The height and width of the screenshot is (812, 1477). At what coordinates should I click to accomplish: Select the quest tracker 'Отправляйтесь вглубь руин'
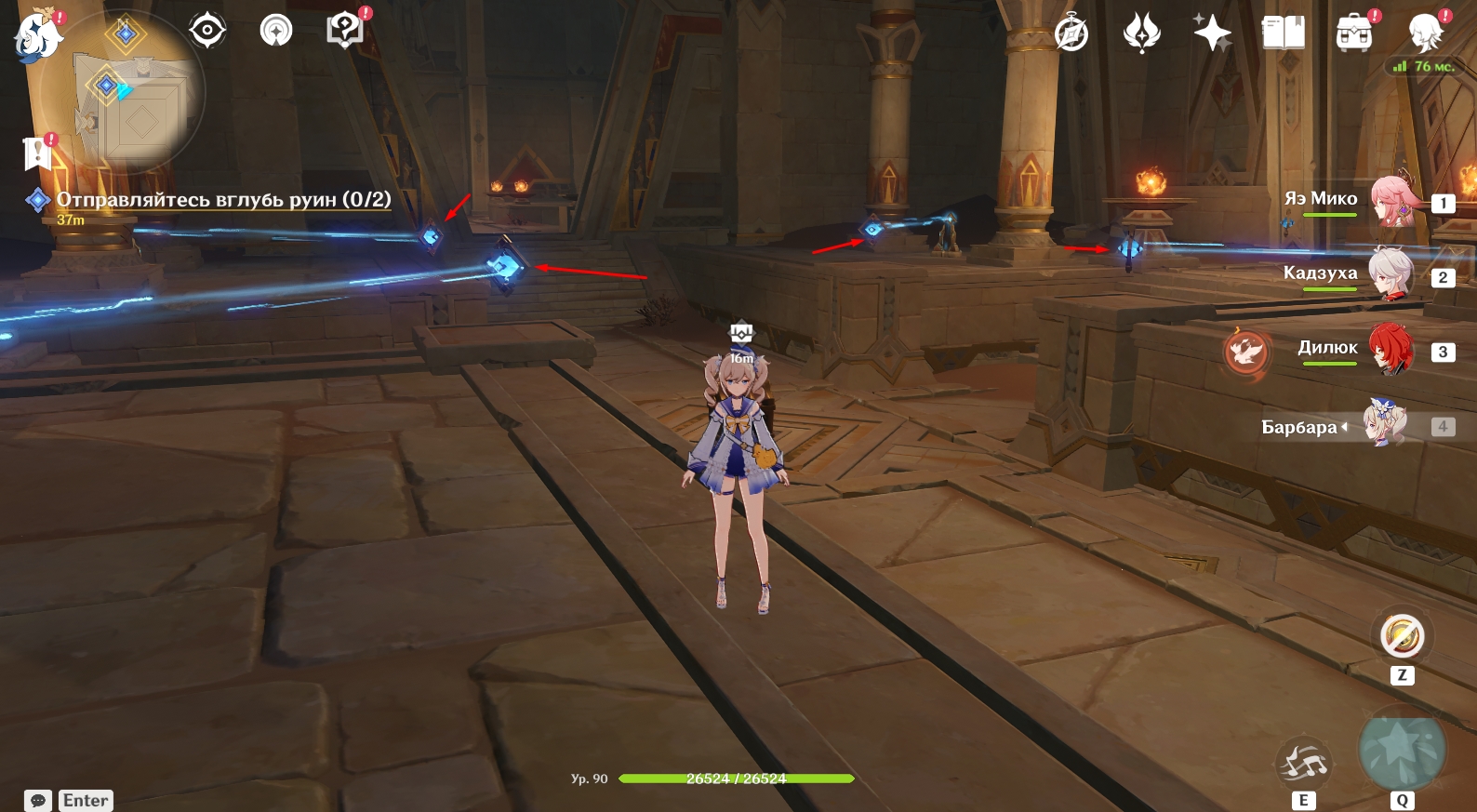(223, 200)
